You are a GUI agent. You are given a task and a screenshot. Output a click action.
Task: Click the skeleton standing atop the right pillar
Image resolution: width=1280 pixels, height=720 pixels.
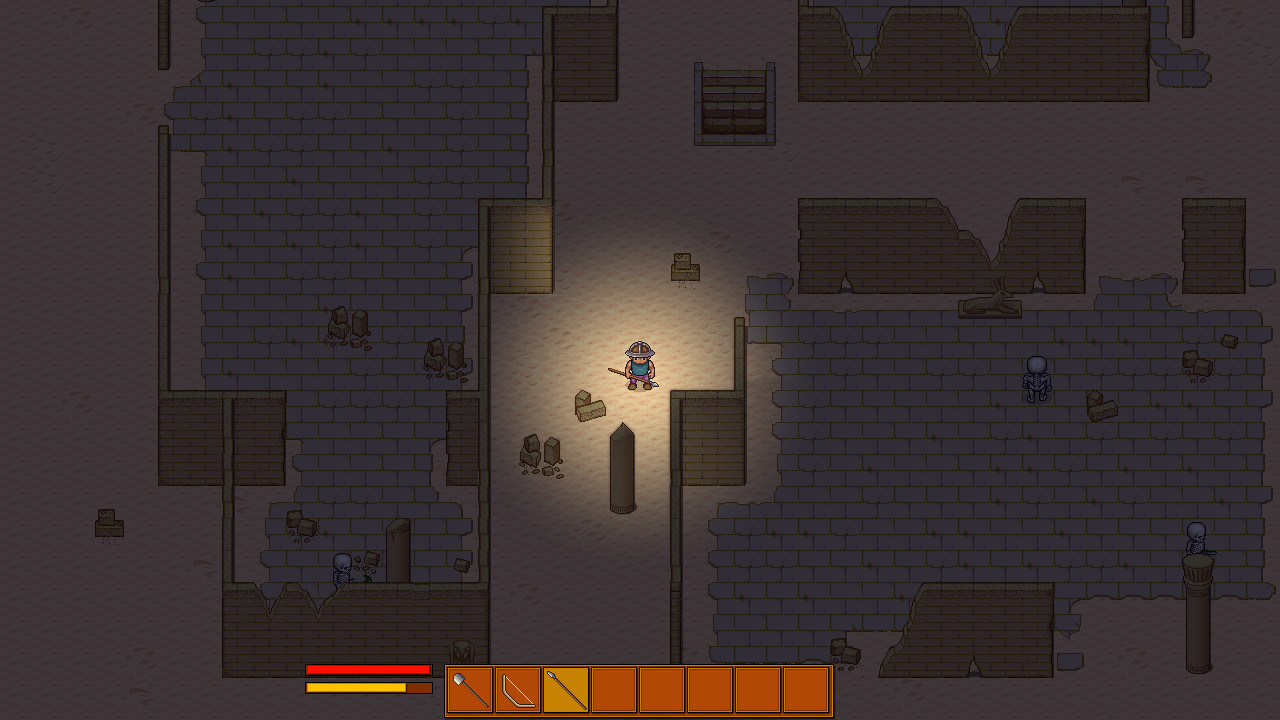[1196, 540]
